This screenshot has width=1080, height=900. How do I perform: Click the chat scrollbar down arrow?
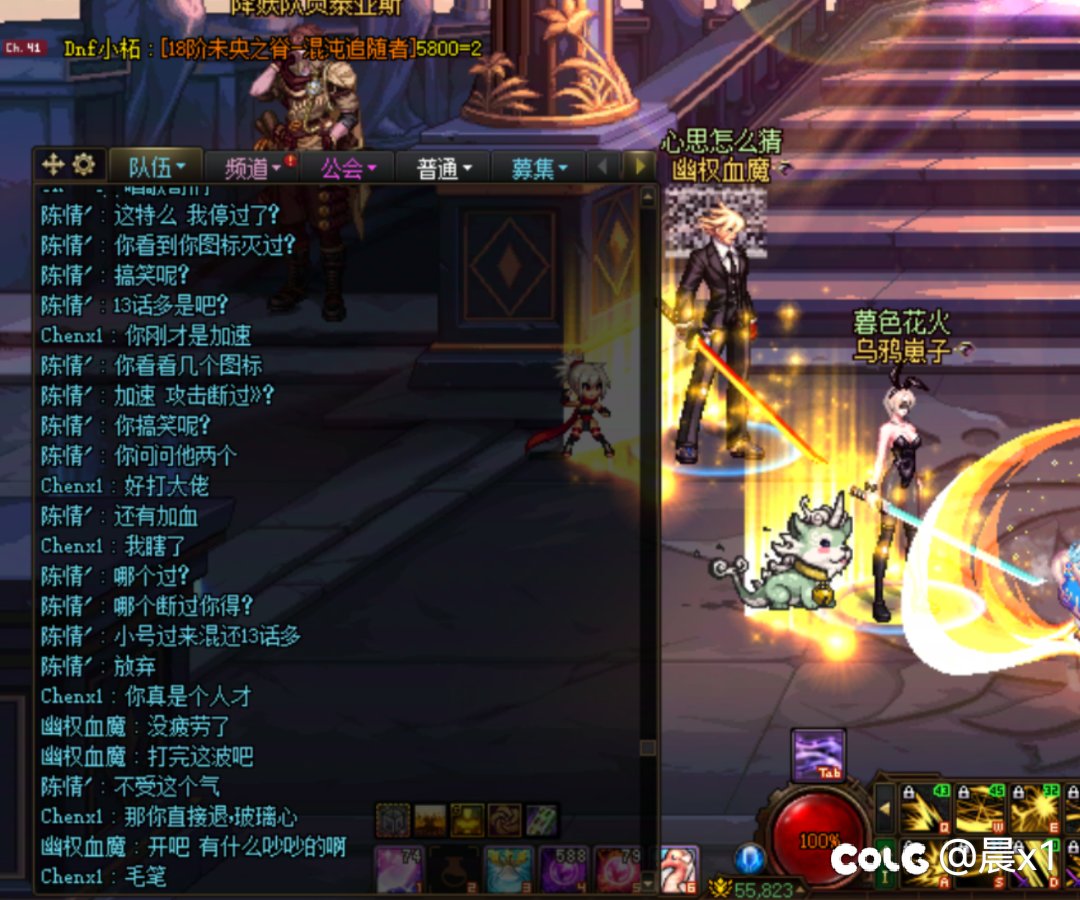click(648, 883)
